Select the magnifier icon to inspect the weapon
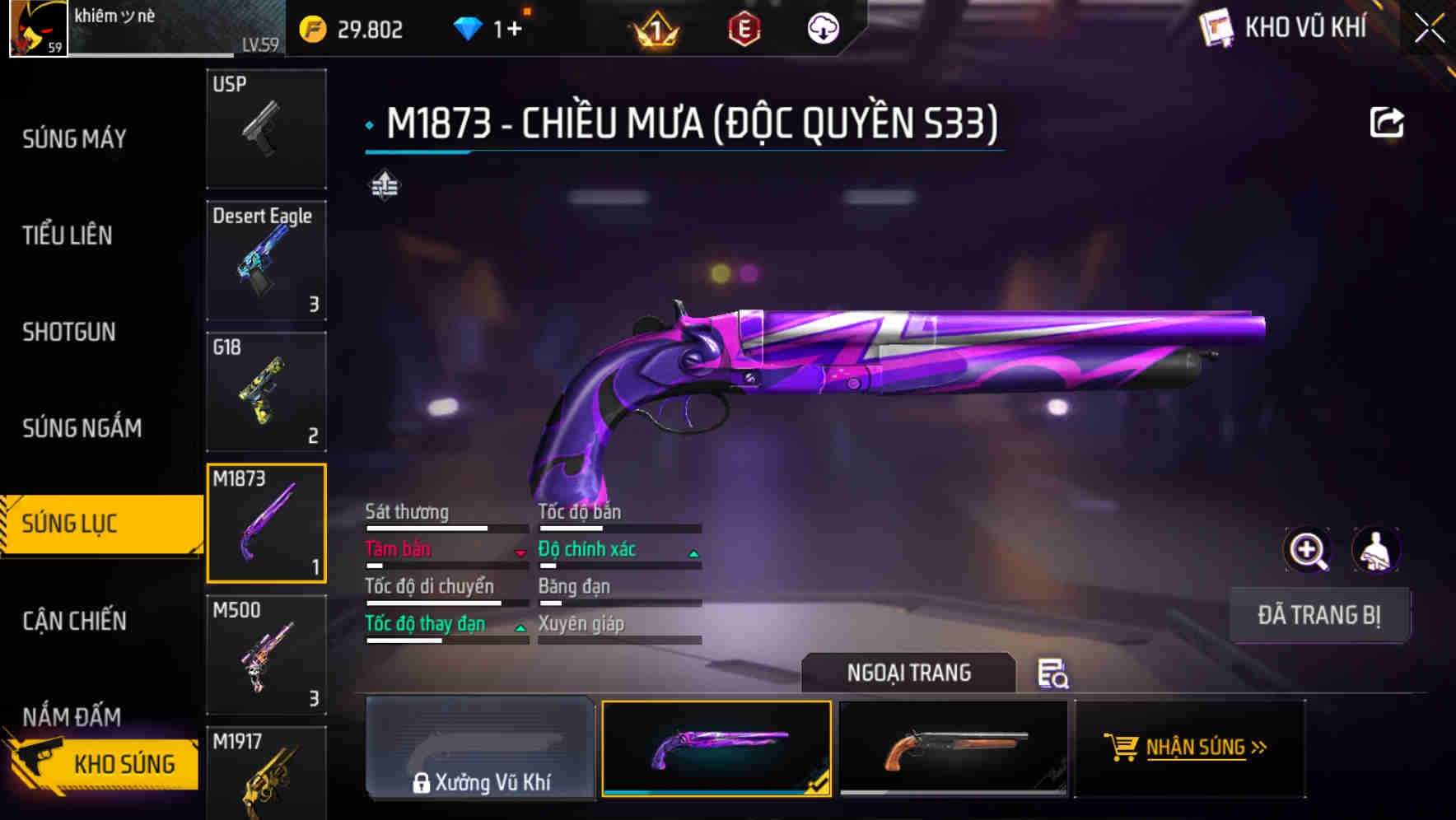This screenshot has width=1456, height=820. coord(1308,549)
